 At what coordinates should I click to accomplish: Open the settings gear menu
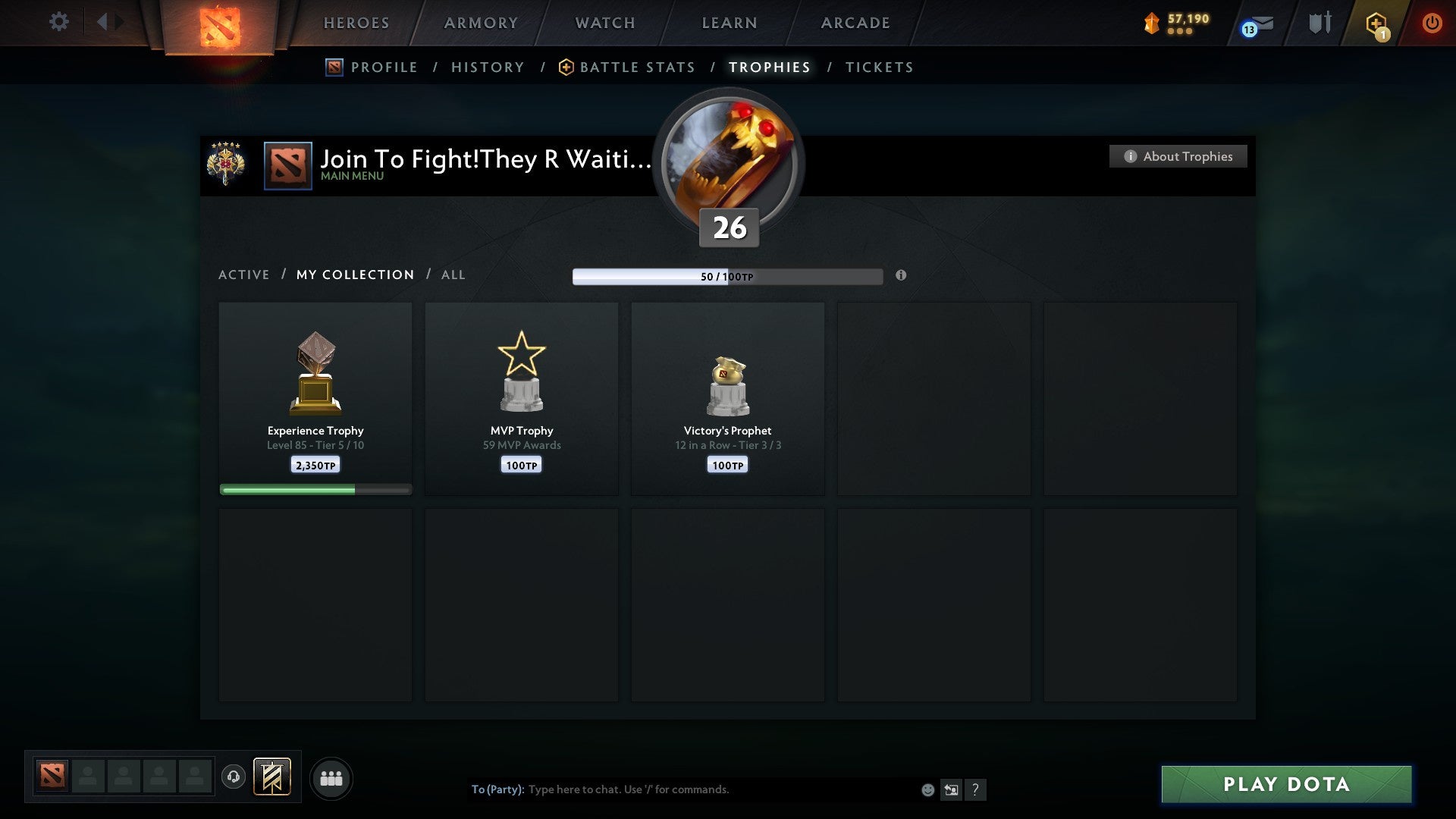point(59,22)
